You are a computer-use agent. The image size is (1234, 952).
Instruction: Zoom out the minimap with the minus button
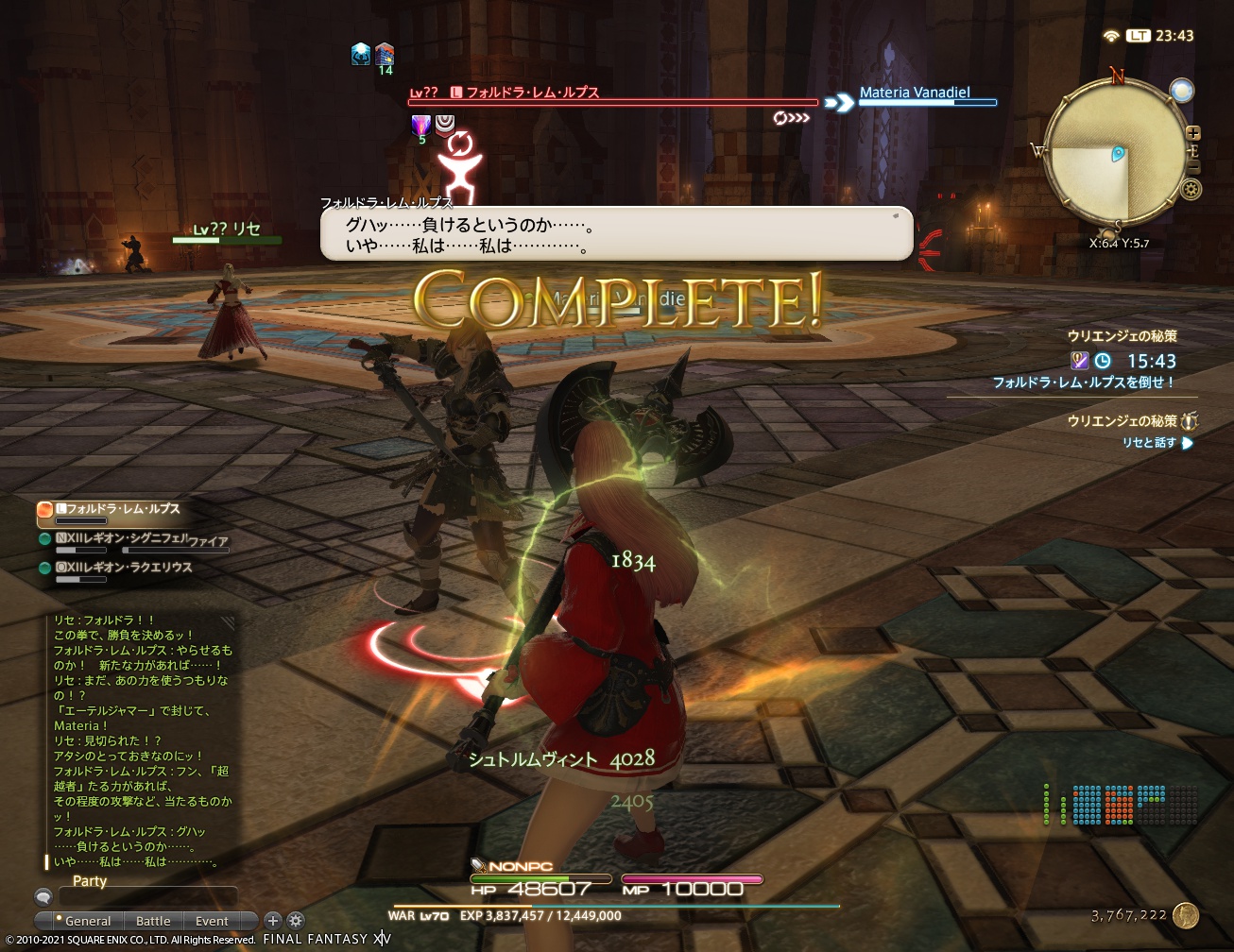coord(1193,166)
